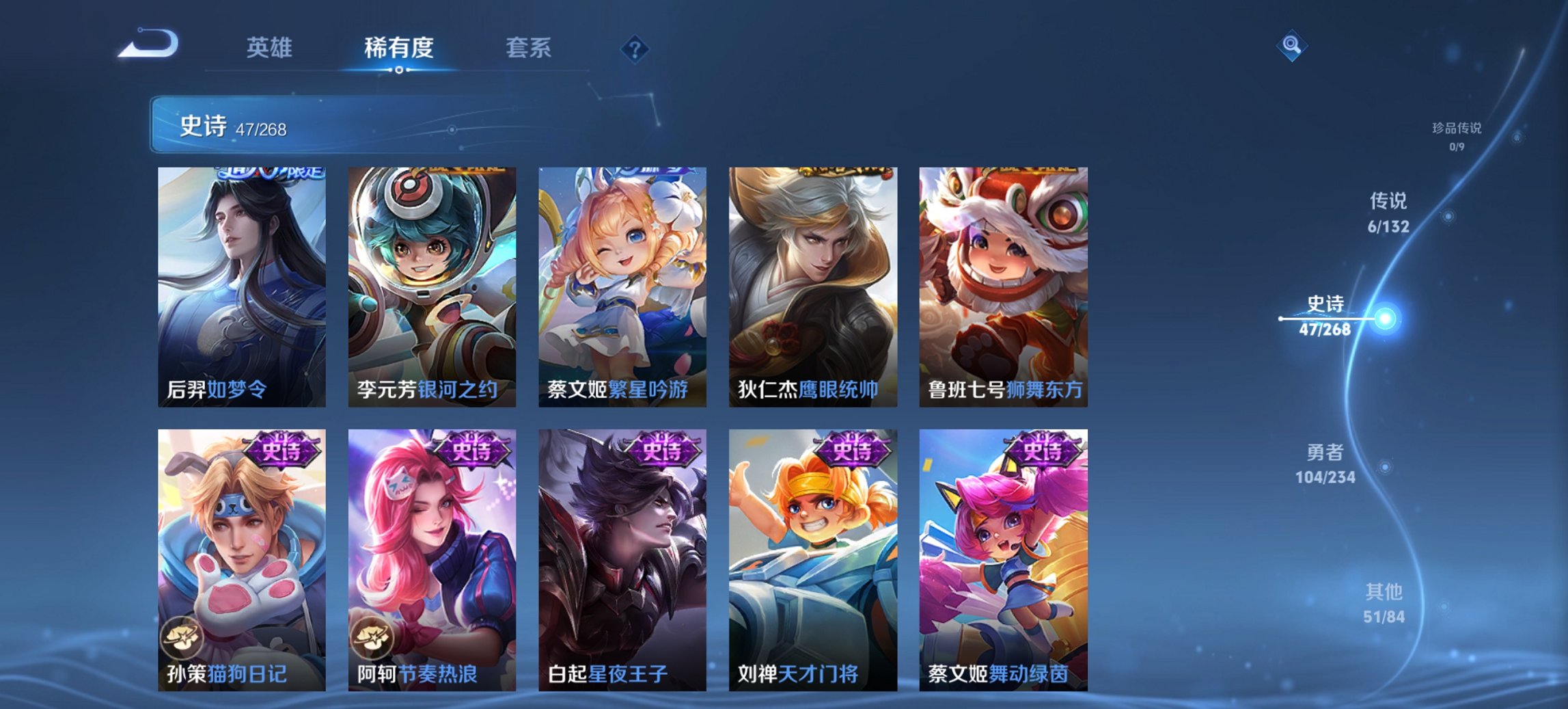Open the 刘禅天才门将 skin card
1568x709 pixels.
(813, 554)
